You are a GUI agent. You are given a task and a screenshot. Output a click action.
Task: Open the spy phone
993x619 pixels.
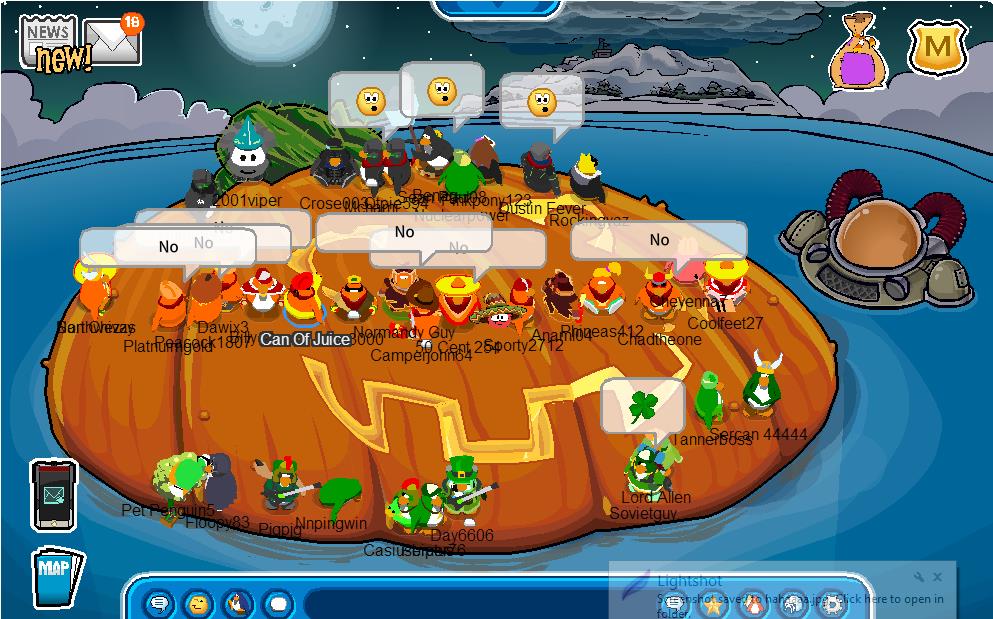tap(53, 494)
